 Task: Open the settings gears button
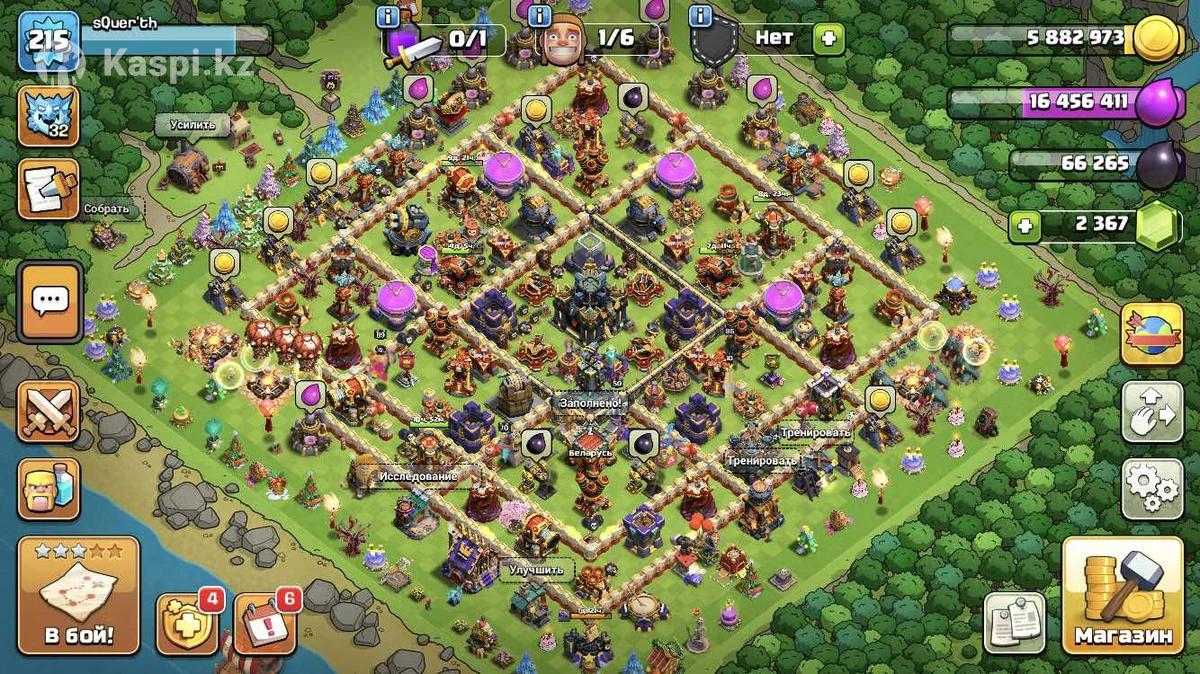[1151, 489]
